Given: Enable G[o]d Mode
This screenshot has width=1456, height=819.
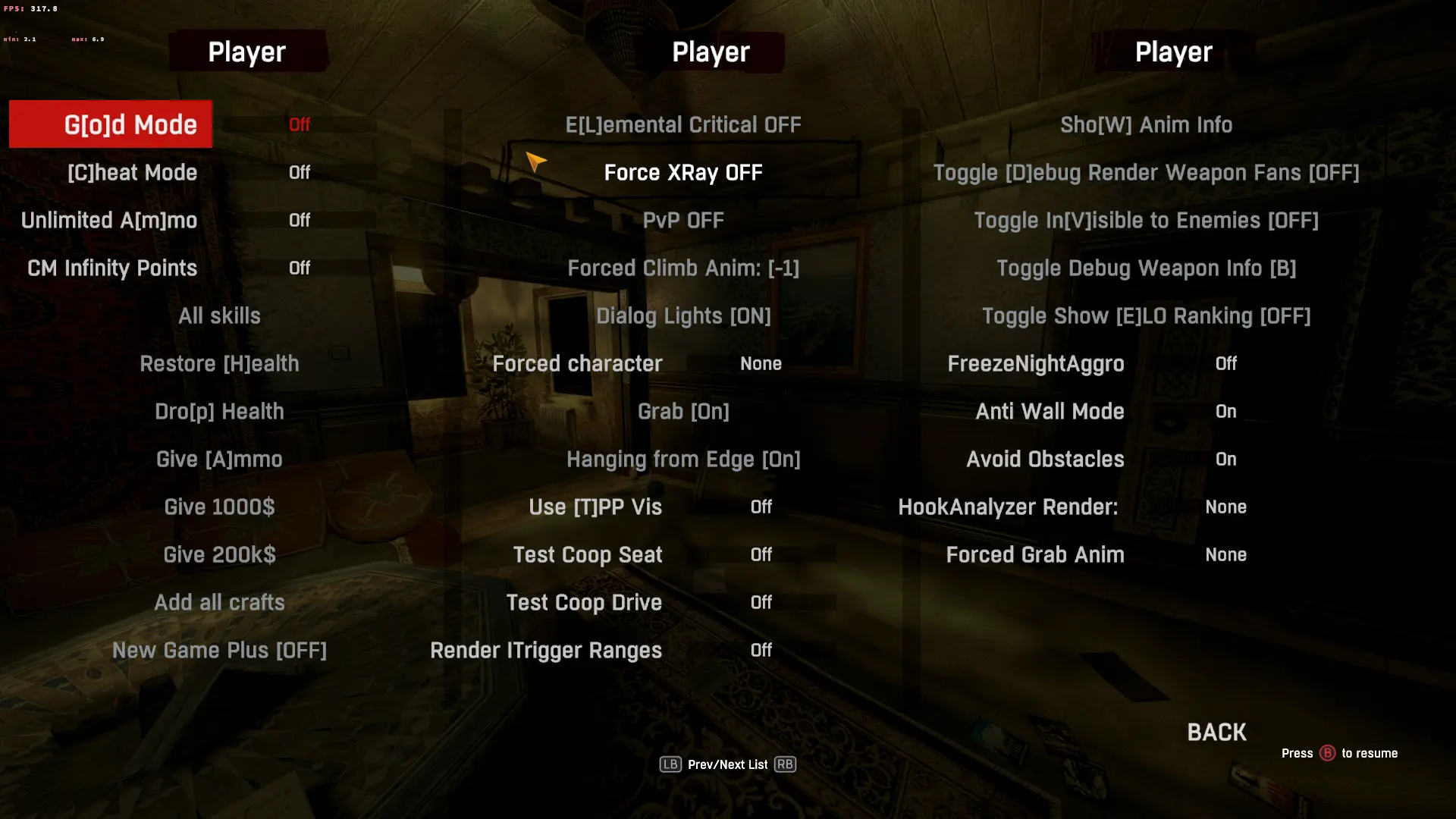Looking at the screenshot, I should 110,124.
